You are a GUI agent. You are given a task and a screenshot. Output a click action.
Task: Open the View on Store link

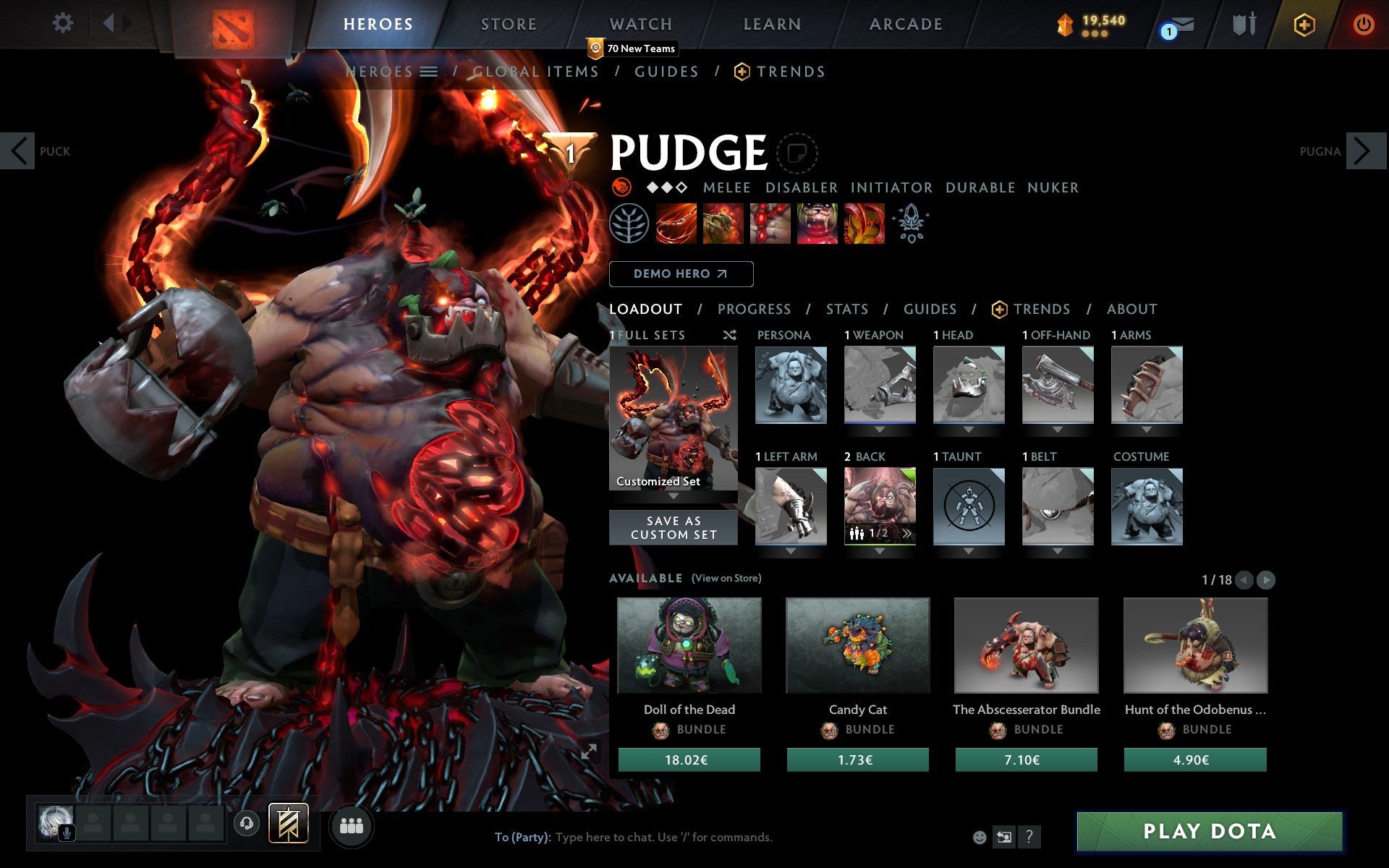(x=726, y=579)
